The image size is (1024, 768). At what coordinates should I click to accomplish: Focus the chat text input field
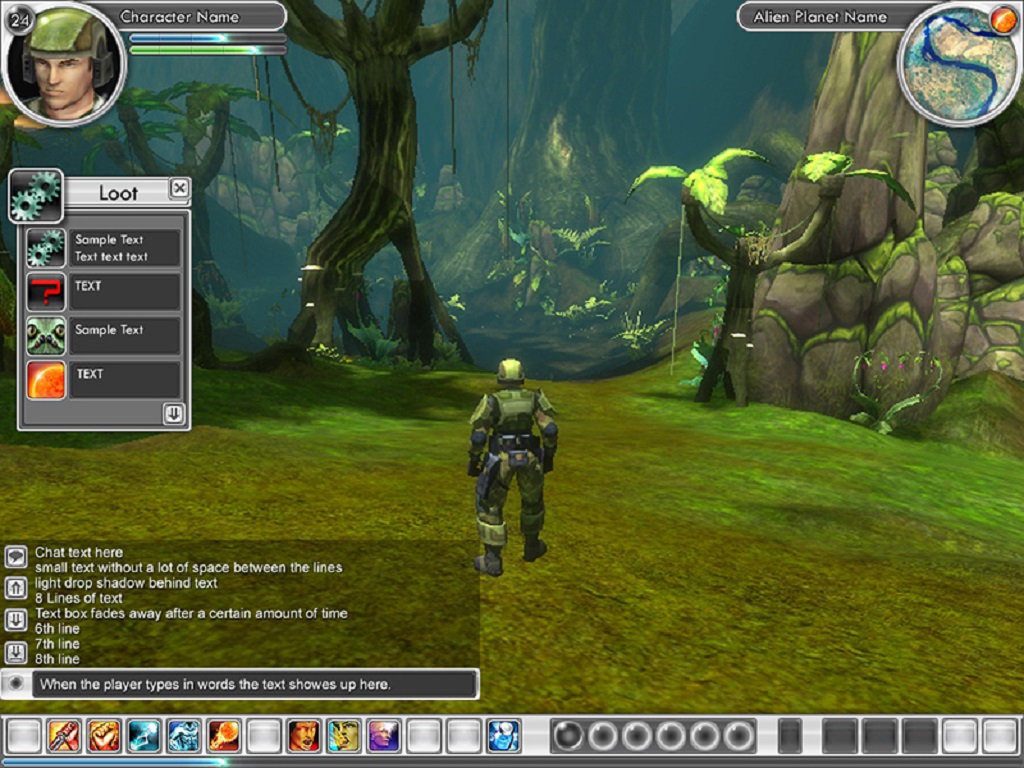(254, 685)
